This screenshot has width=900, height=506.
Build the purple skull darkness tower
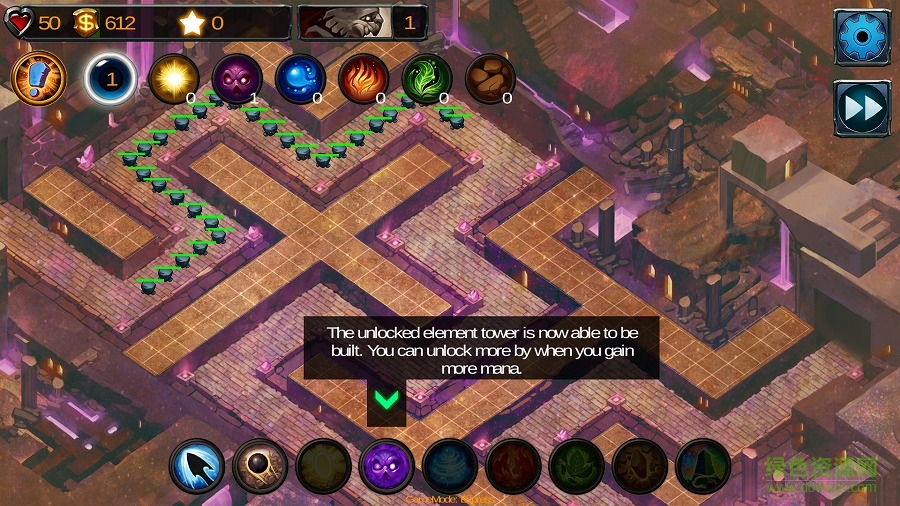386,466
